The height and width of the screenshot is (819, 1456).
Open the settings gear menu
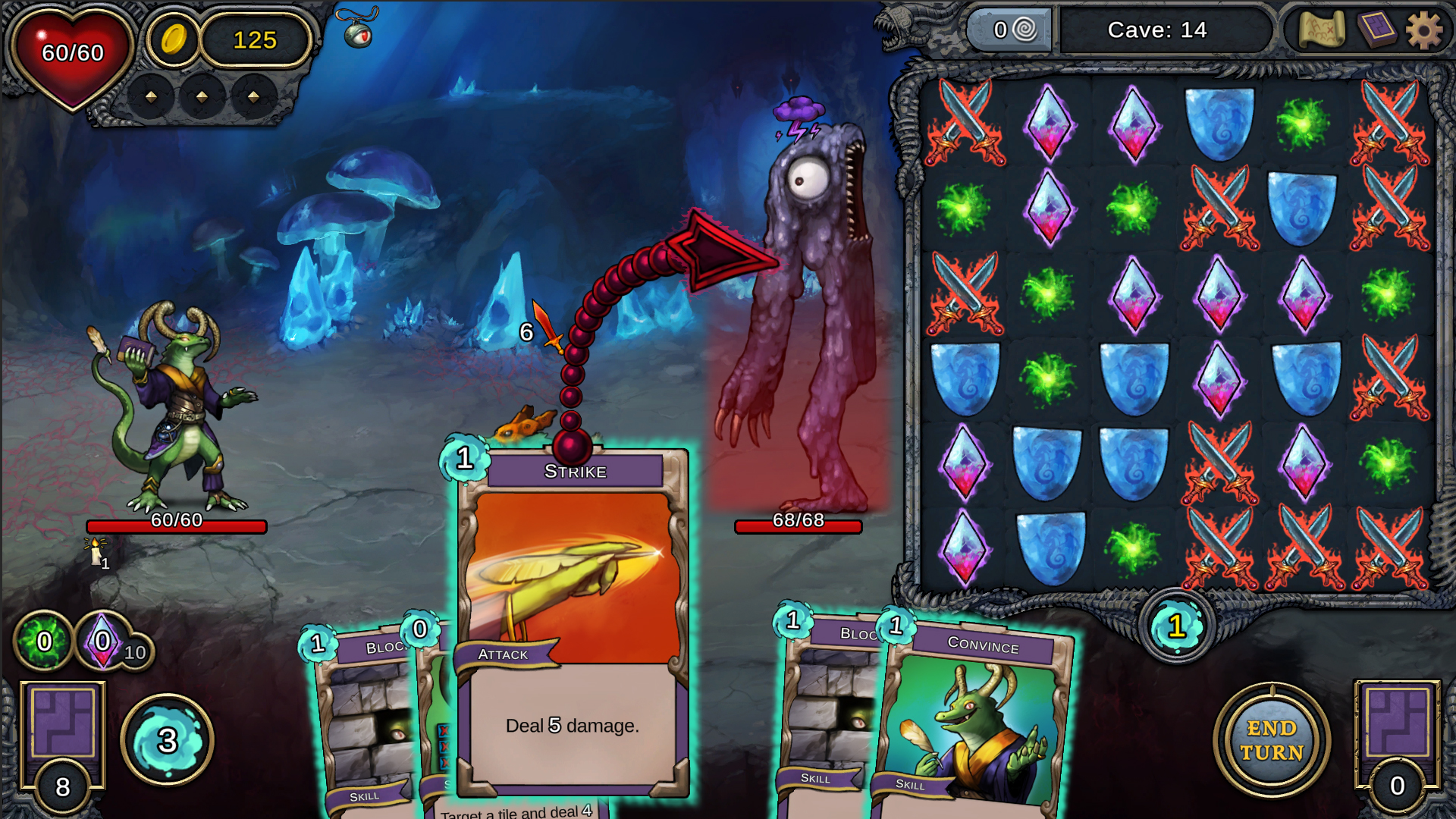coord(1423,31)
